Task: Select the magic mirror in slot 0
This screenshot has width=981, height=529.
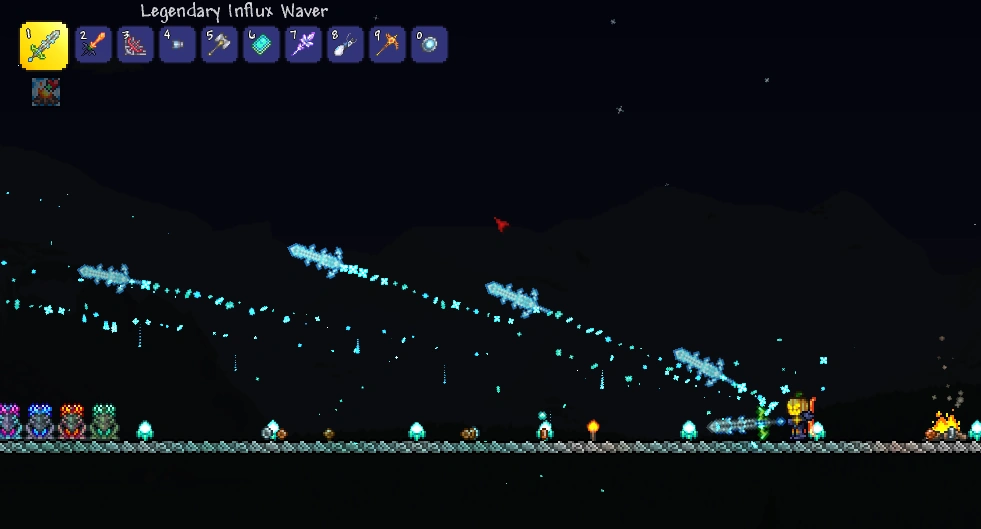Action: click(429, 45)
